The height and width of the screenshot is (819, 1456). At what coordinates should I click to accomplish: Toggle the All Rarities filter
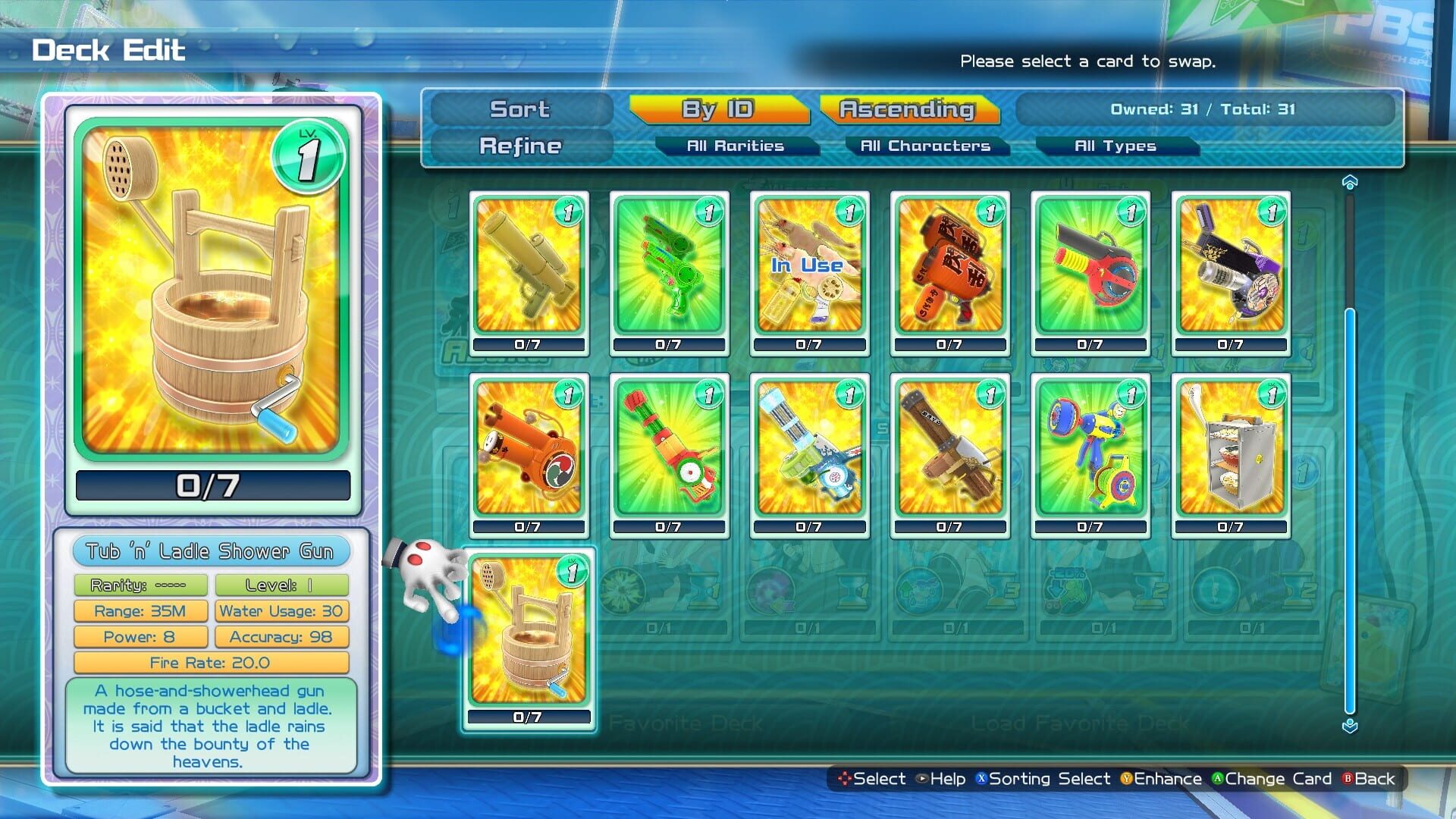(737, 146)
